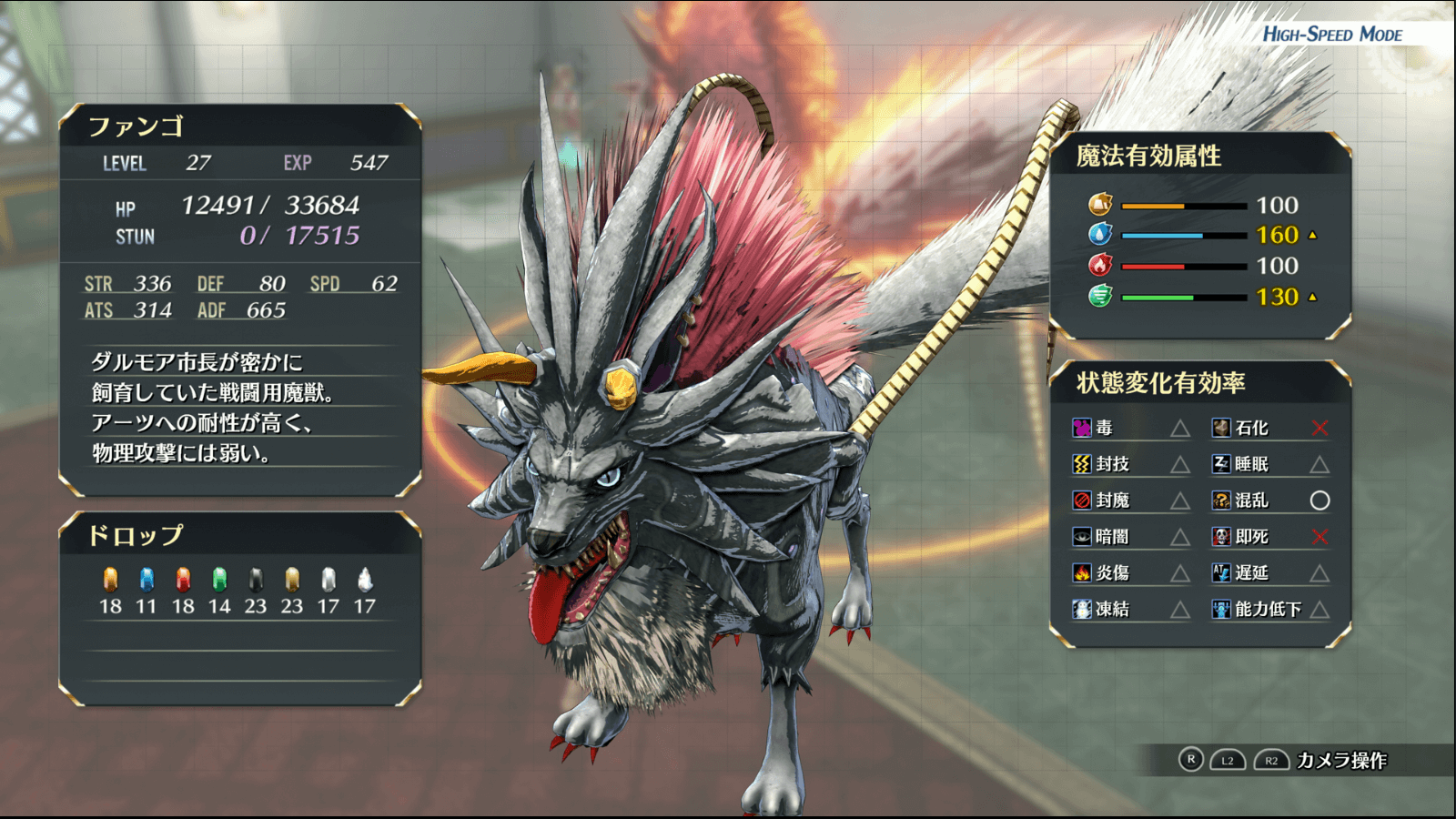Viewport: 1456px width, 819px height.
Task: Select the earth element icon
Action: [1100, 205]
